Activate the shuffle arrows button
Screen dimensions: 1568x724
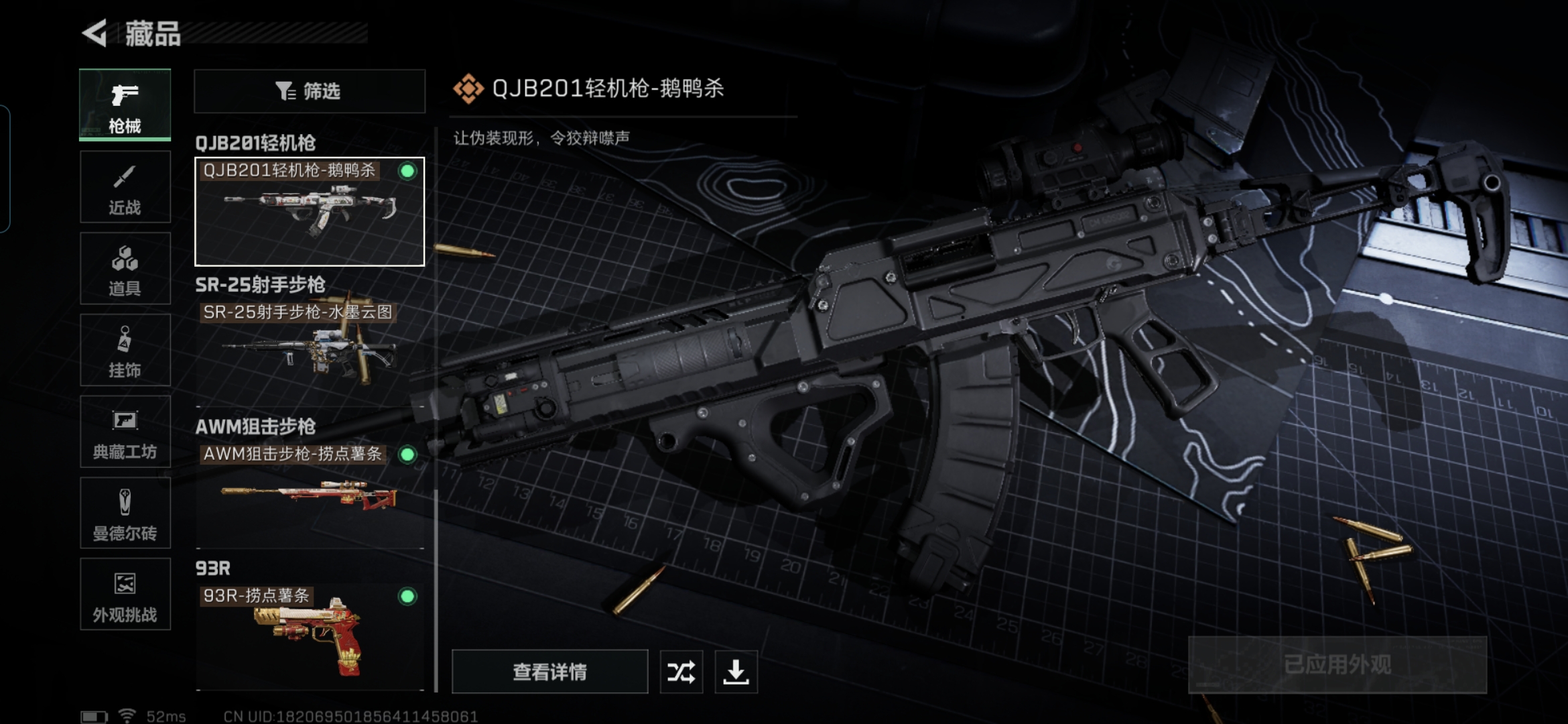pyautogui.click(x=681, y=672)
